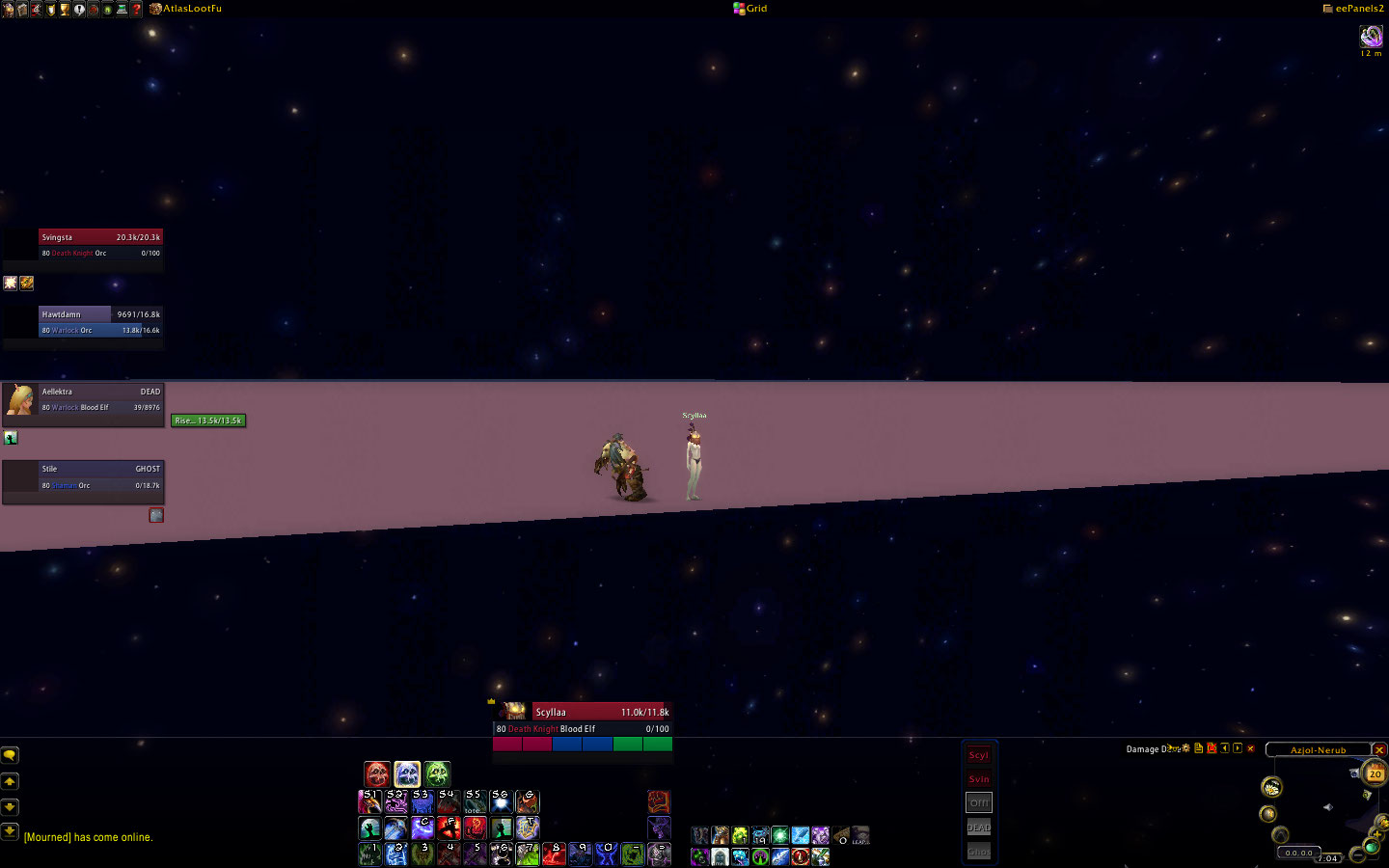
Task: Open the Grid addon menu
Action: tap(751, 9)
